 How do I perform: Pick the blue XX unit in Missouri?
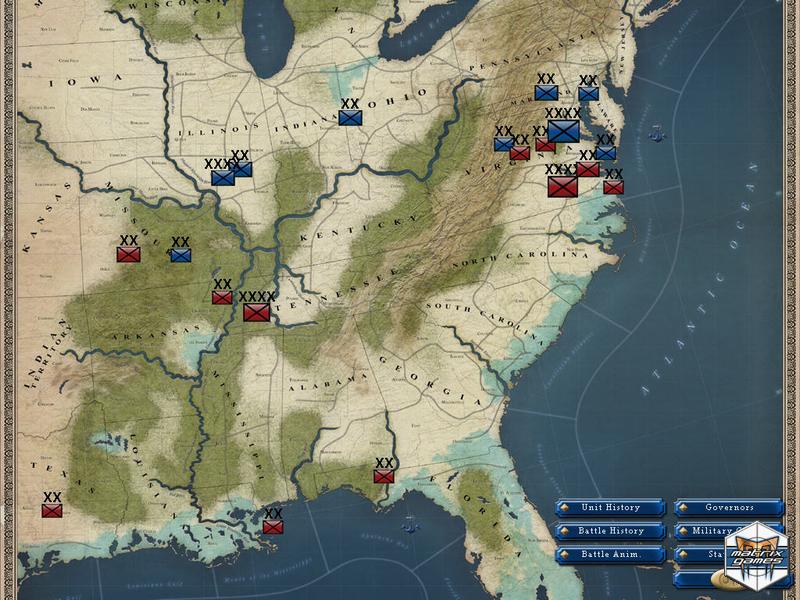tap(180, 255)
